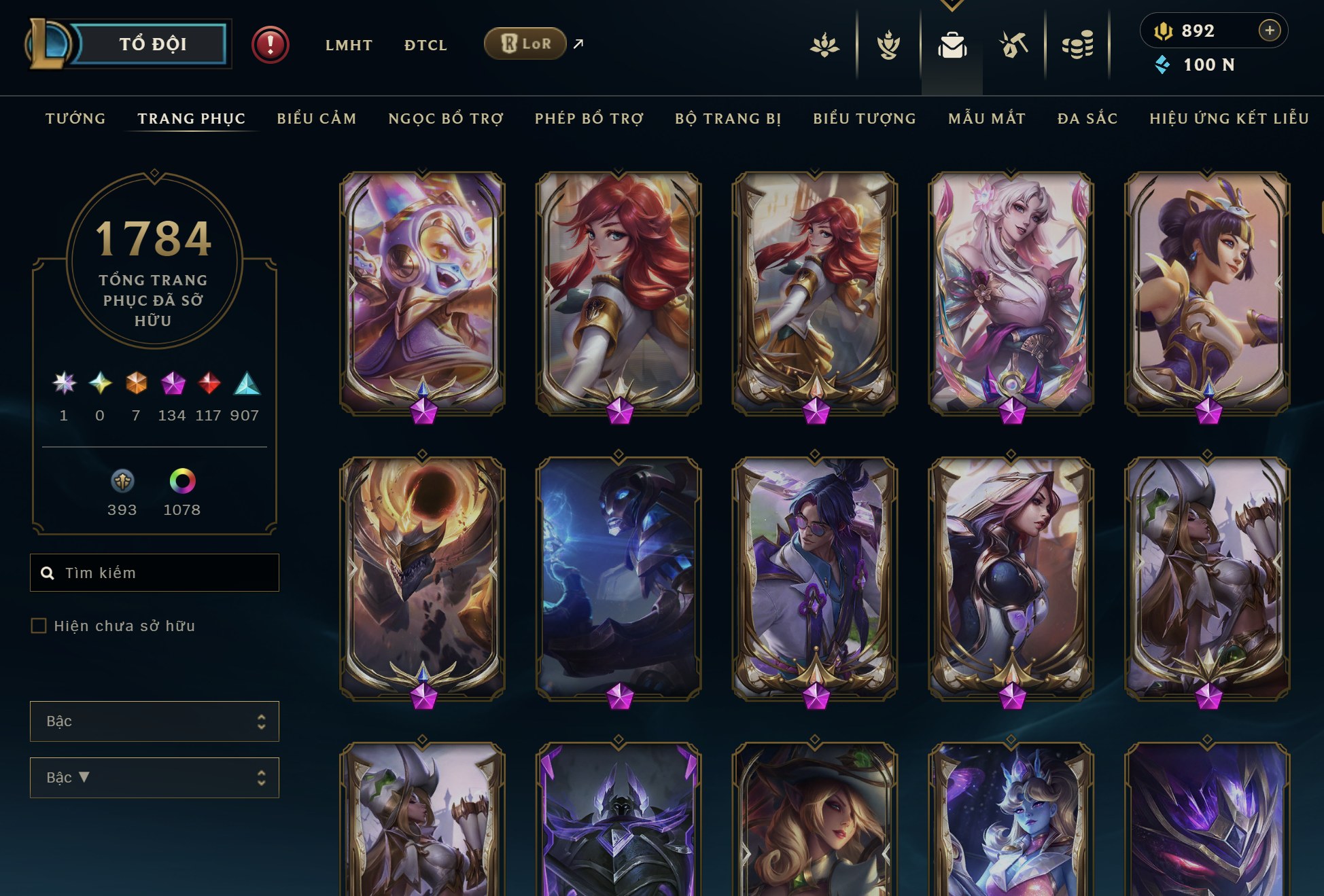The image size is (1324, 896).
Task: Open the first 'Bậc' dropdown
Action: (x=154, y=721)
